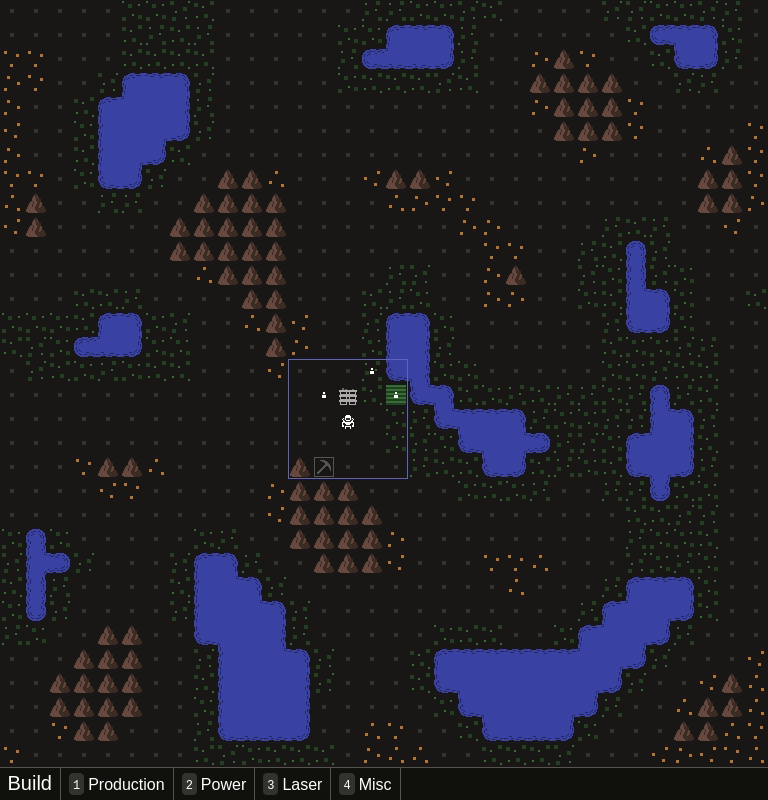Screen dimensions: 768x800
Task: Choose the Misc build category
Action: [x=365, y=784]
